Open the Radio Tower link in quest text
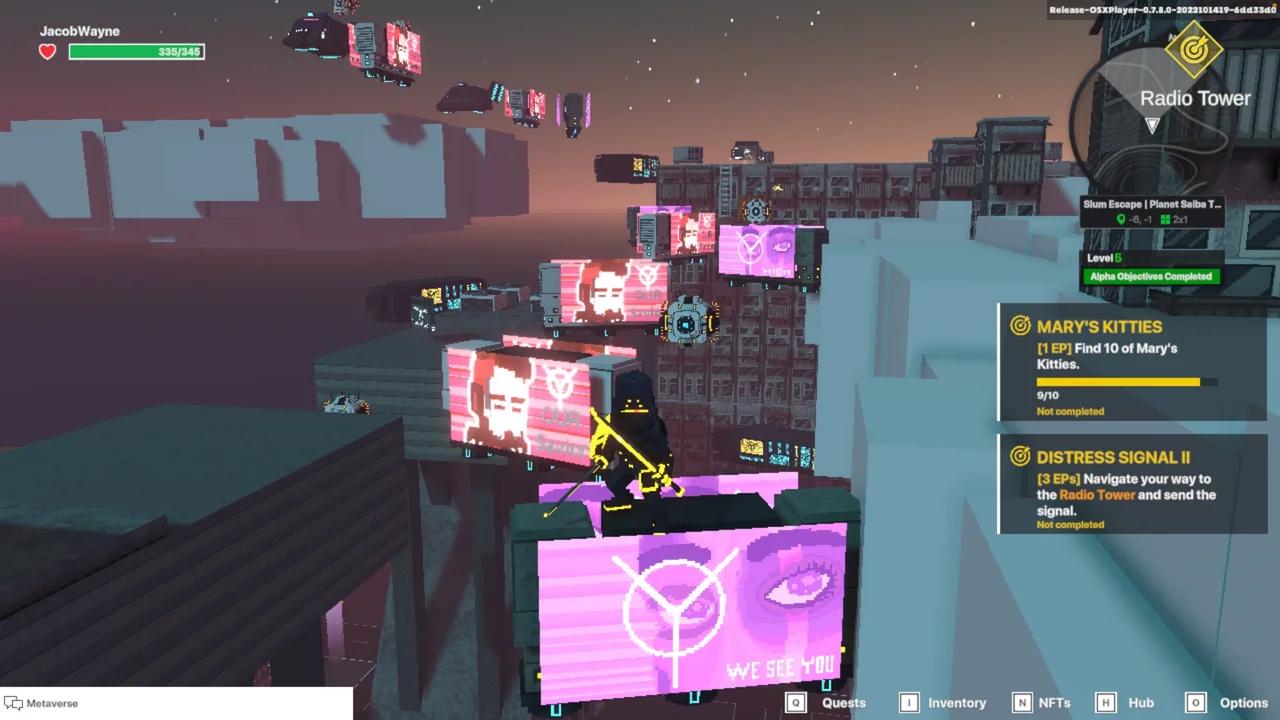This screenshot has height=720, width=1280. coord(1096,494)
